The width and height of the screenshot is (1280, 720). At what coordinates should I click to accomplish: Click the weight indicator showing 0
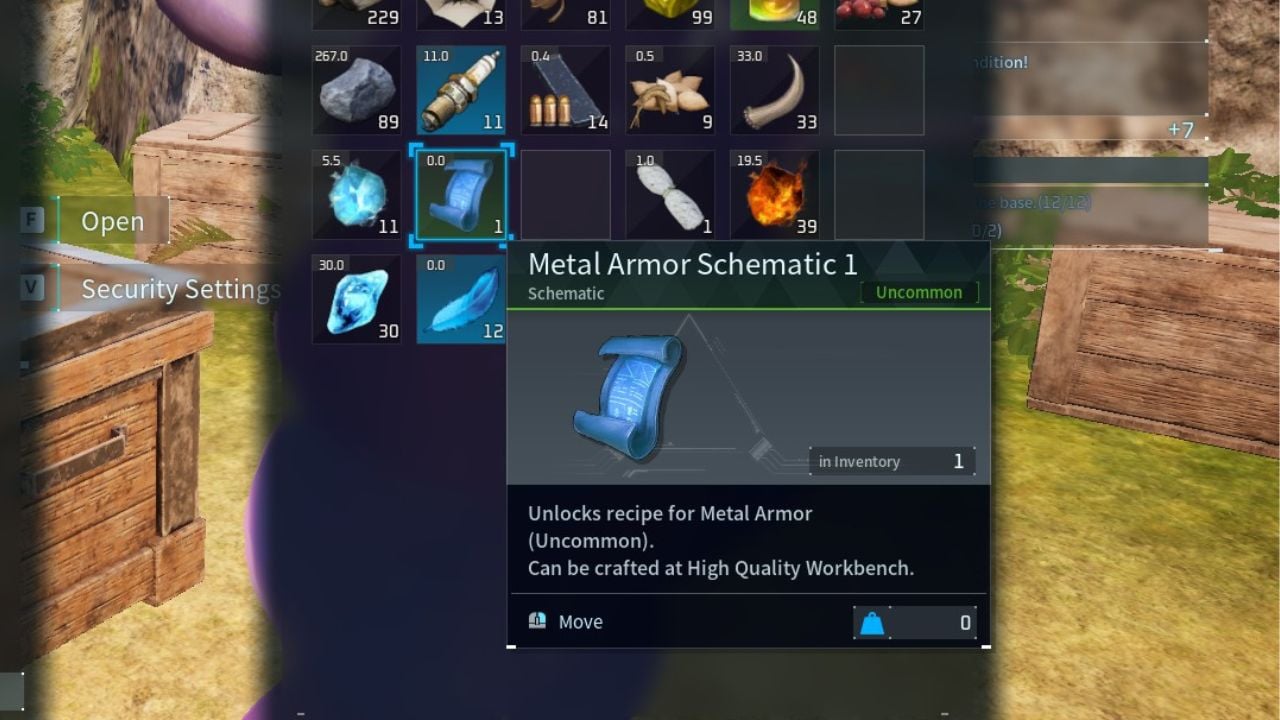coord(915,621)
